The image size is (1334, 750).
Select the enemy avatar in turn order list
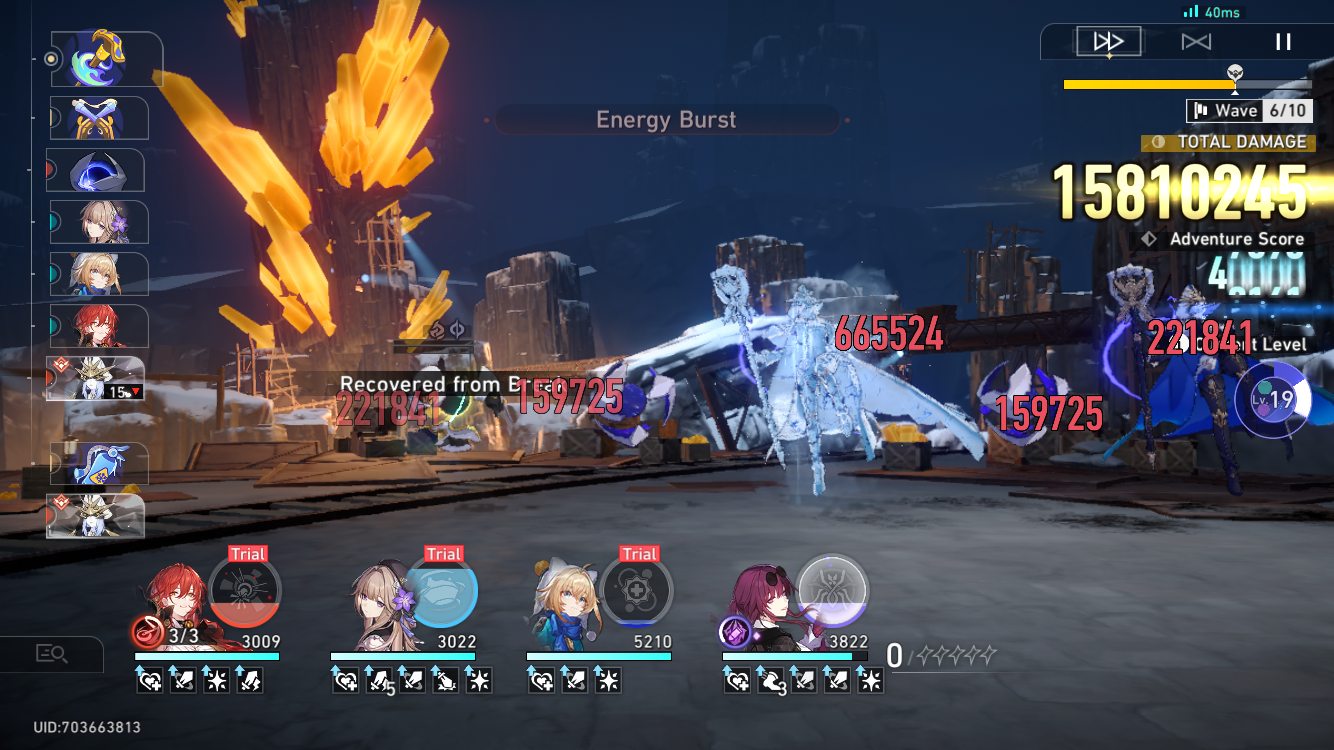[97, 378]
